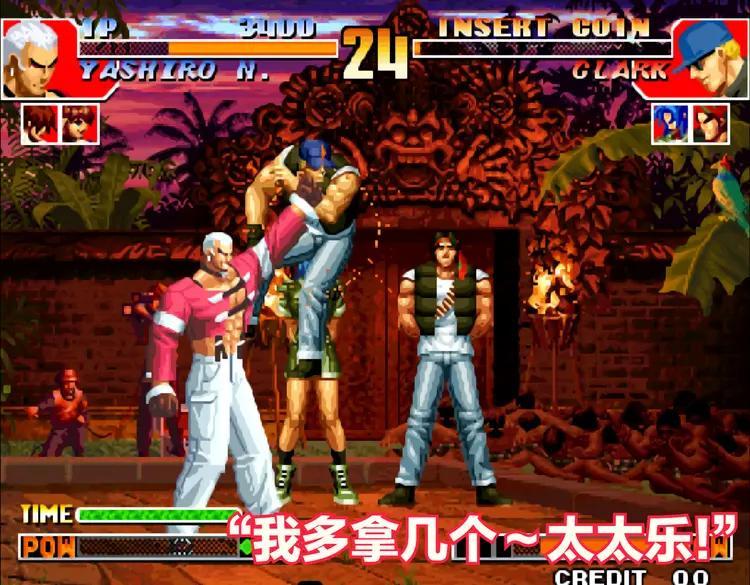The height and width of the screenshot is (585, 750).
Task: Select Clark's blue-cap portrait
Action: 712,58
